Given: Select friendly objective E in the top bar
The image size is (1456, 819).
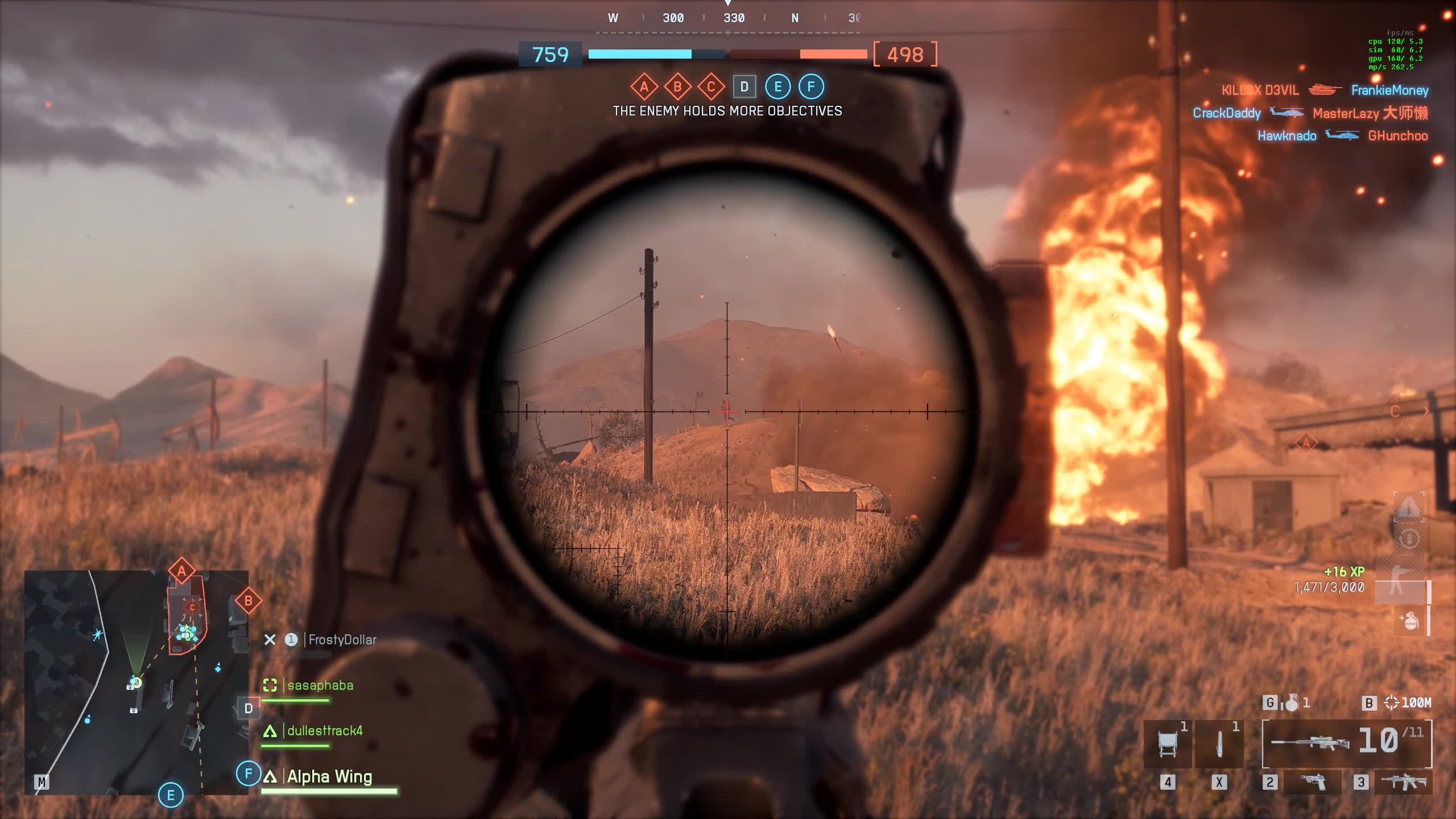Looking at the screenshot, I should pyautogui.click(x=778, y=87).
